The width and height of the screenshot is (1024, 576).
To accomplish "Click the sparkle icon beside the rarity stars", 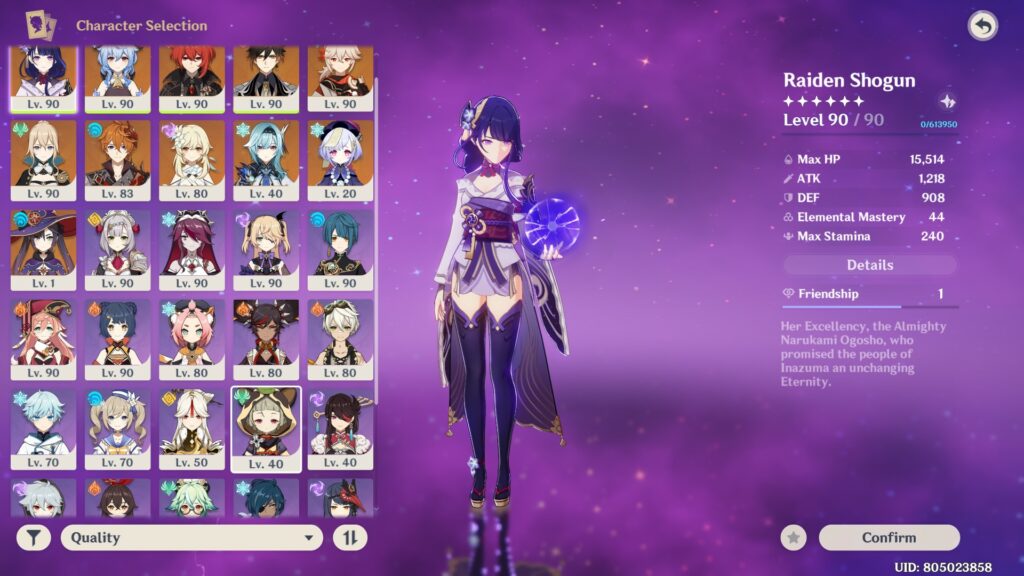I will (x=947, y=102).
